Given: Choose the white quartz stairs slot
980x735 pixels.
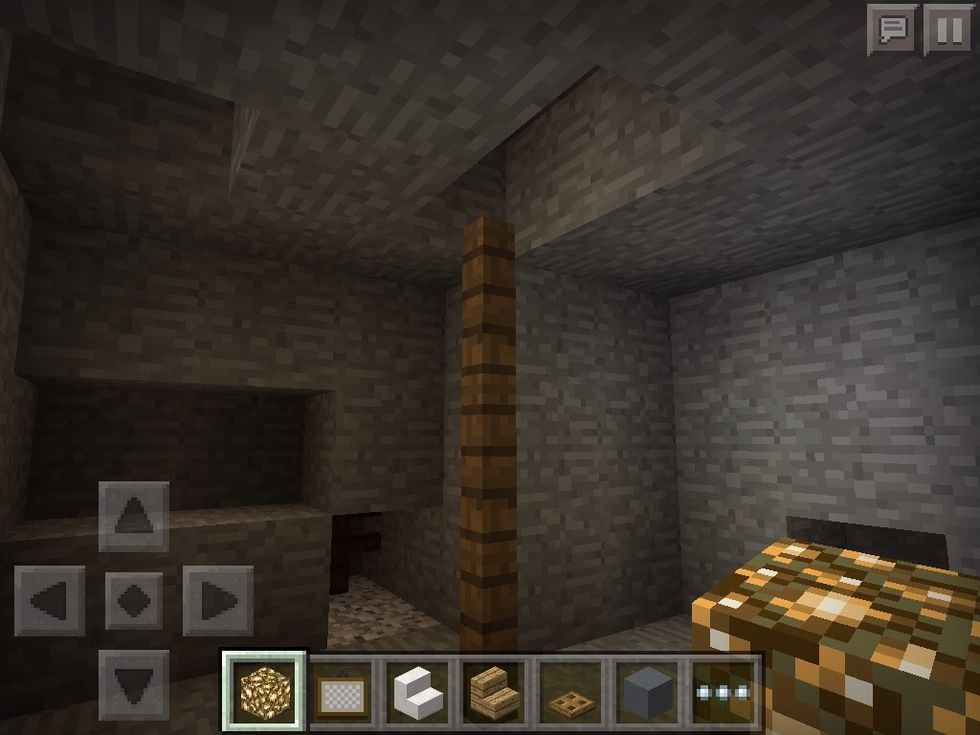Looking at the screenshot, I should pyautogui.click(x=417, y=690).
